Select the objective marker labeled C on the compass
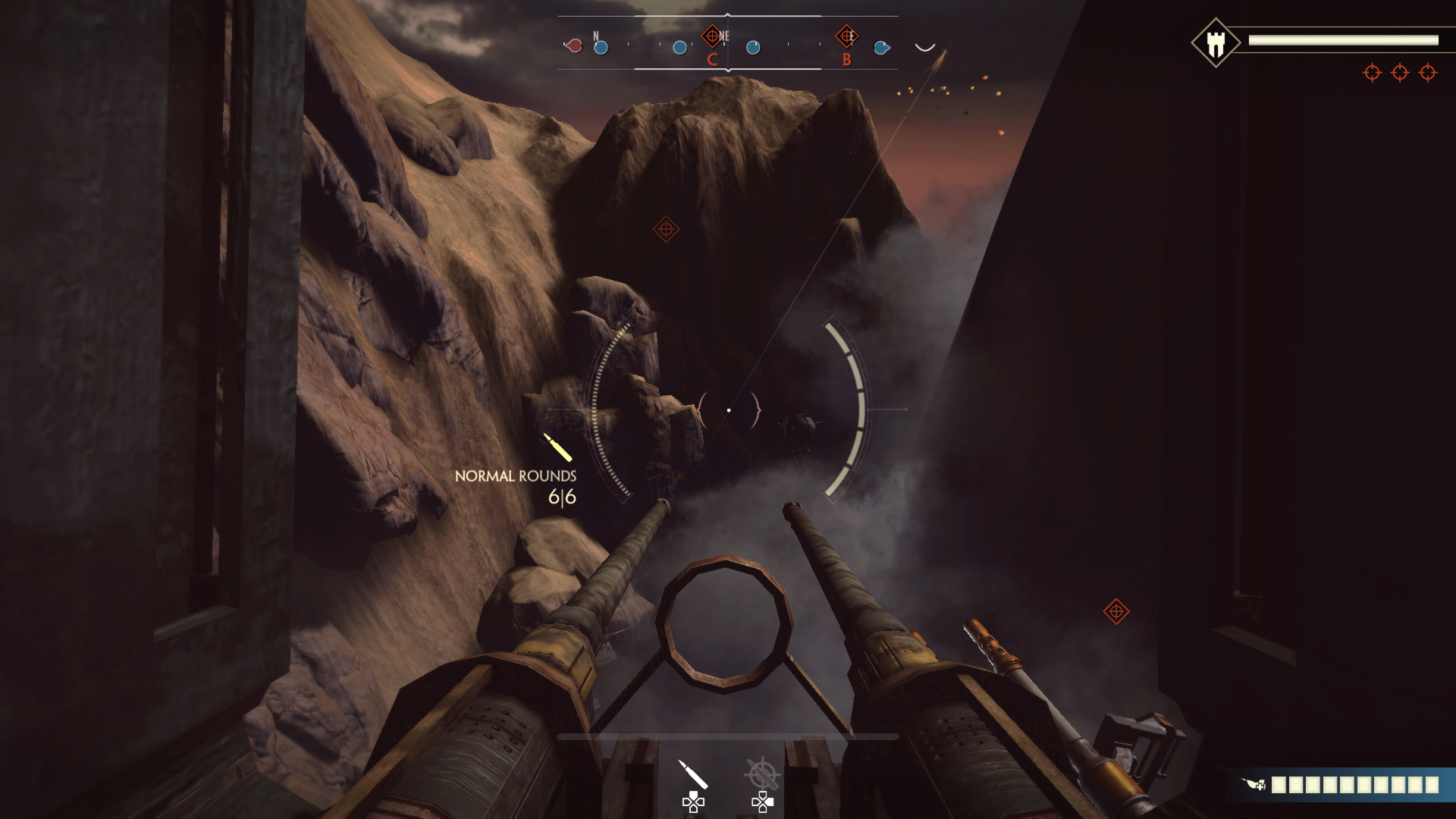This screenshot has width=1456, height=819. pos(713,35)
